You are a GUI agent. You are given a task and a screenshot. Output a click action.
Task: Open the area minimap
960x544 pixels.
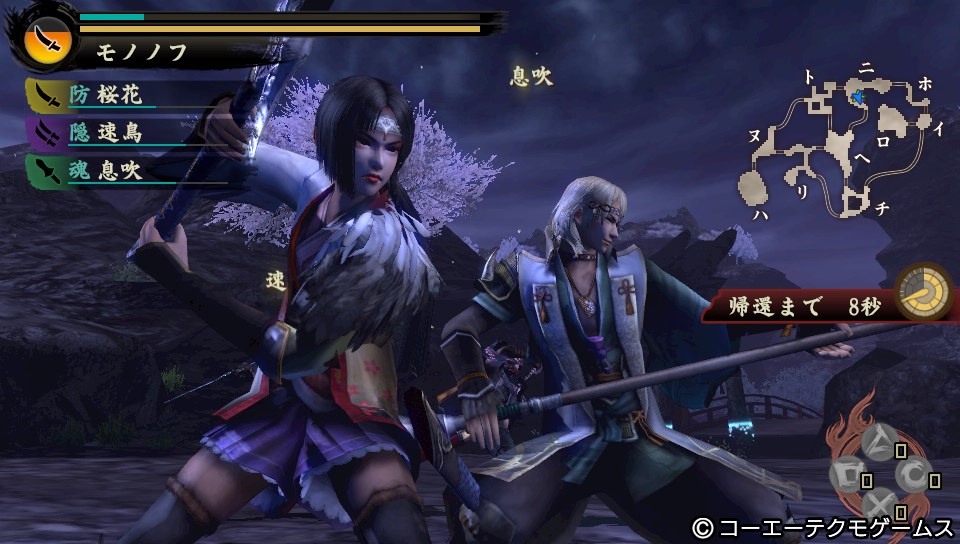click(840, 140)
